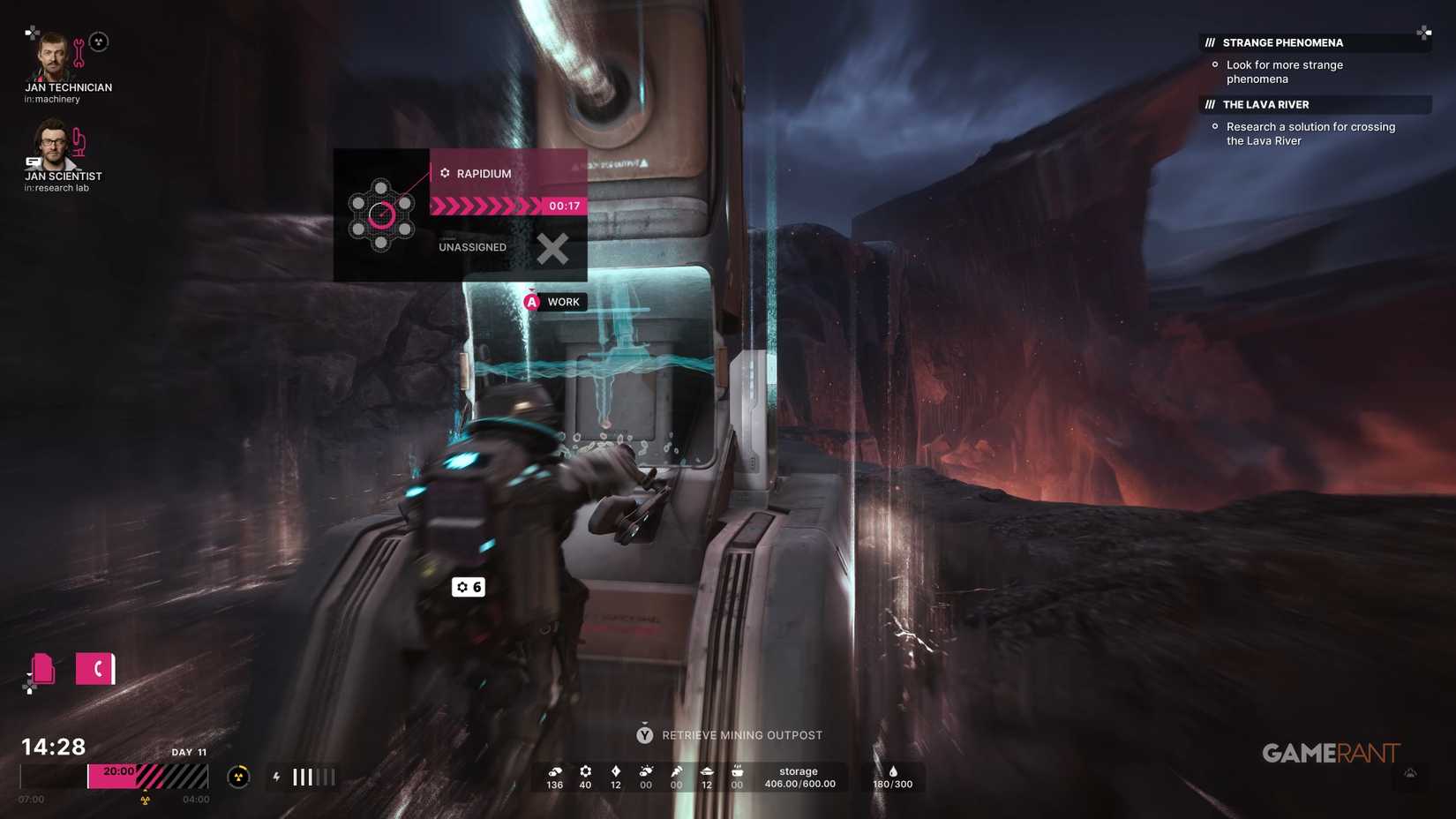Click the food resource icon showing 12

pos(706,770)
